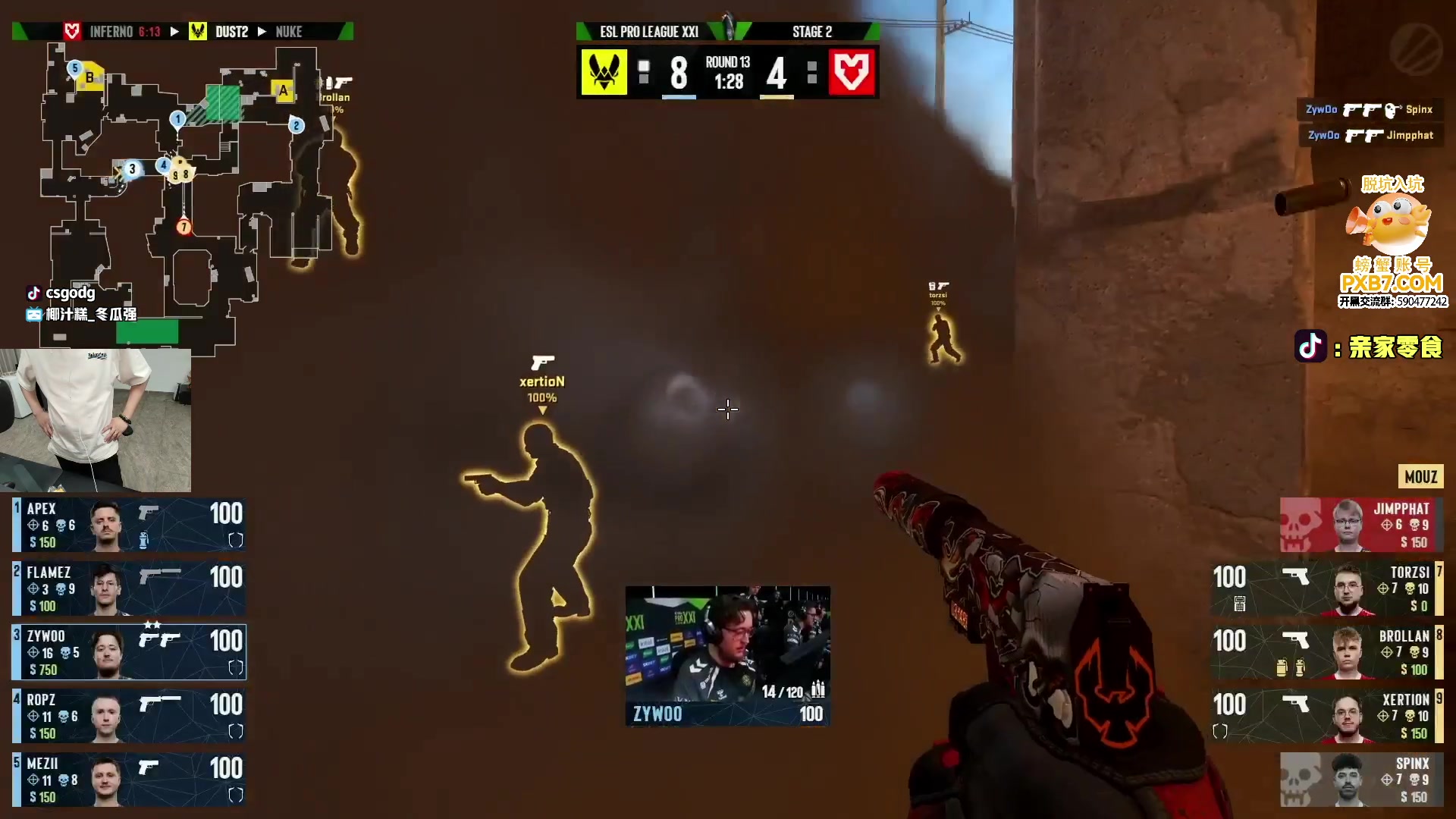Click the streamer webcam overlay
Screen dimensions: 1456x819
tap(96, 420)
